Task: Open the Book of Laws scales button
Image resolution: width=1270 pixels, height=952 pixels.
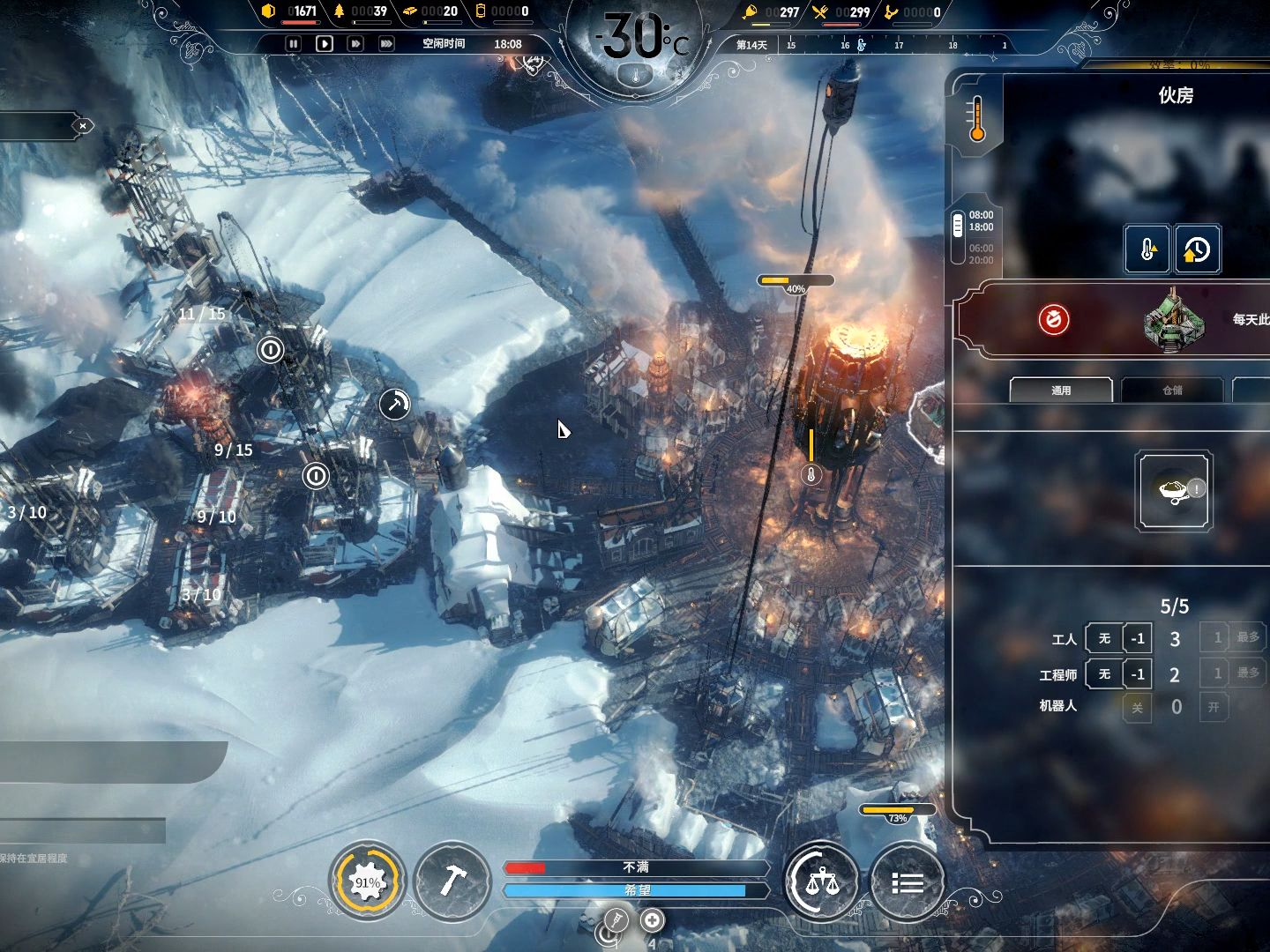Action: click(x=821, y=881)
